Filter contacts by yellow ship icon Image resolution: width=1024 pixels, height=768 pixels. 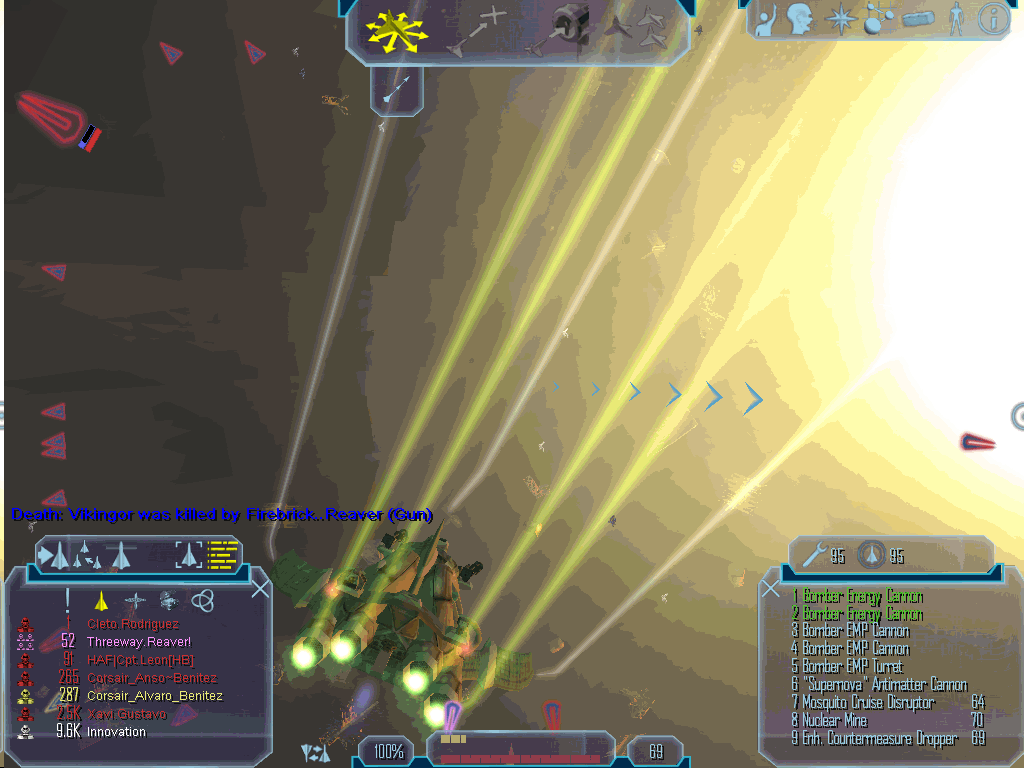[100, 600]
